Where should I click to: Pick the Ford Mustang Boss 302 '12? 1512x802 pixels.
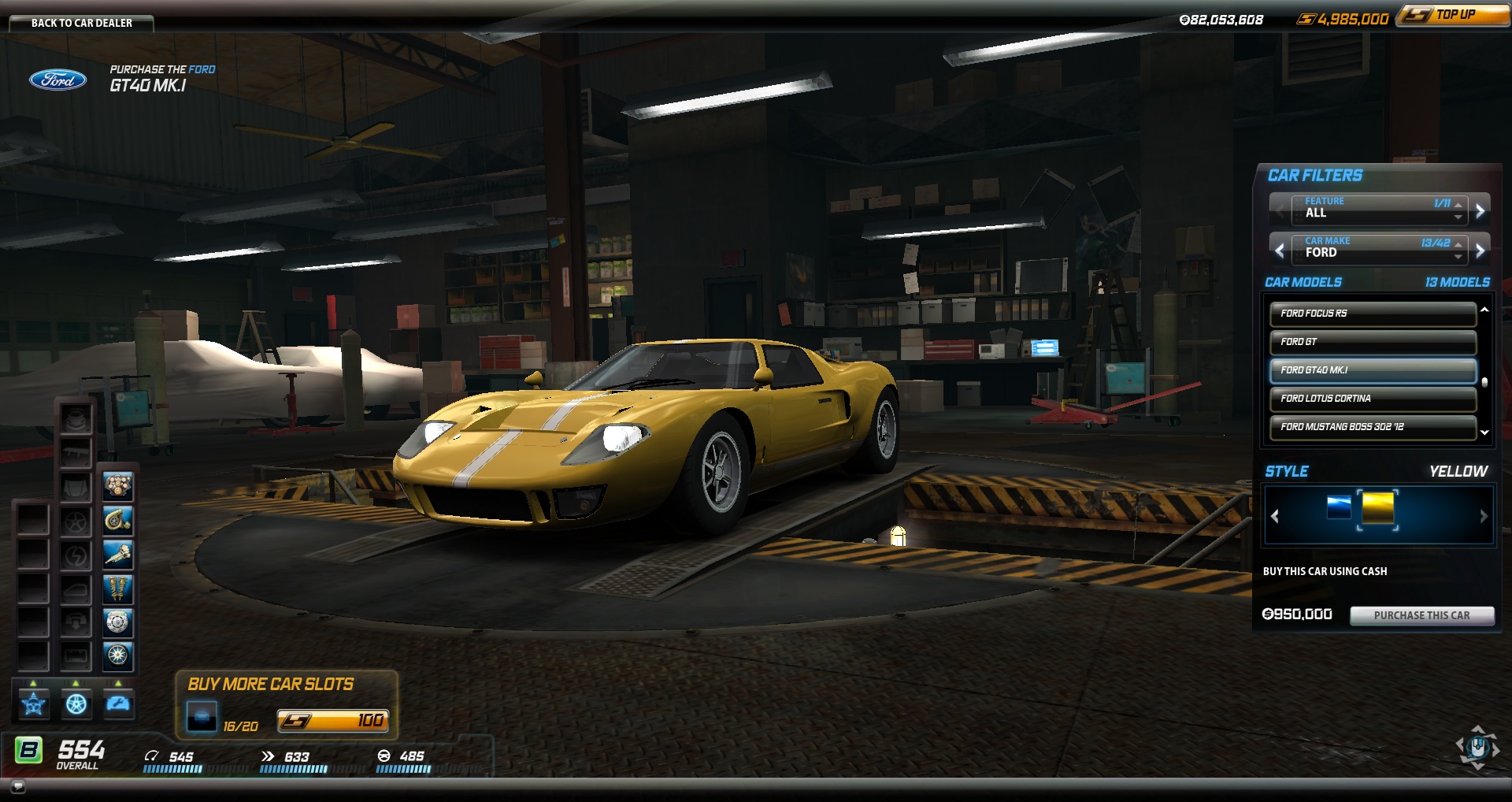pos(1372,427)
